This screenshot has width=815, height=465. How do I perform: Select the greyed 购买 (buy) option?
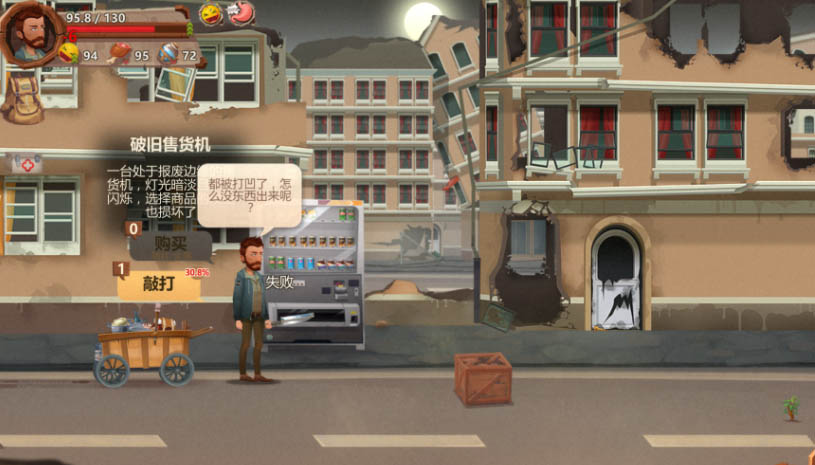coord(170,245)
